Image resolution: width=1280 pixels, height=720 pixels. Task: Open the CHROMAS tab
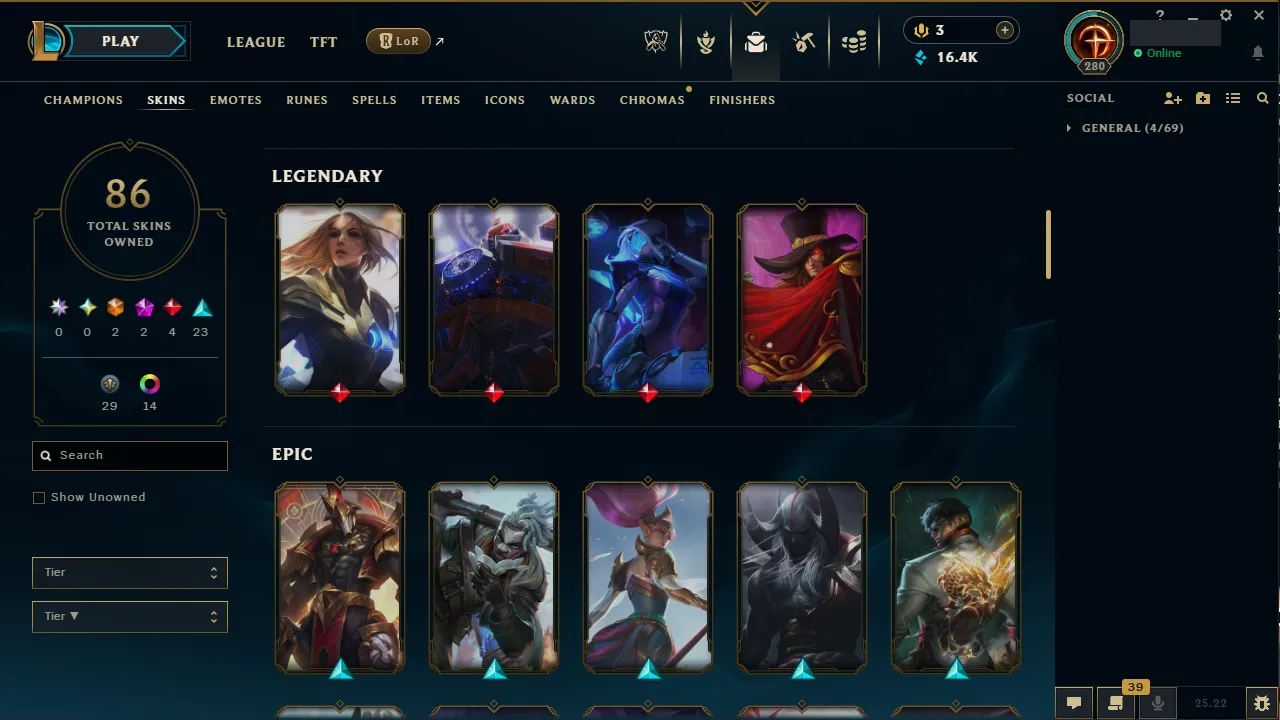(652, 100)
